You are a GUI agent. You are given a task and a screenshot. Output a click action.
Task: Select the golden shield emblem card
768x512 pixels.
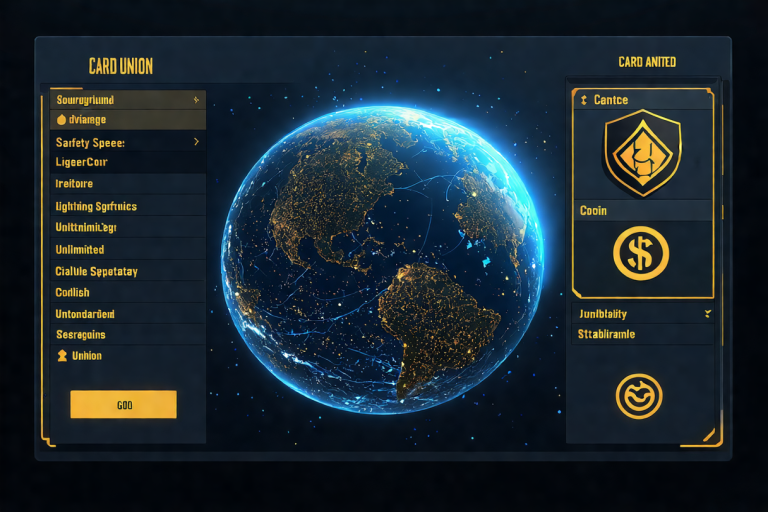(641, 152)
